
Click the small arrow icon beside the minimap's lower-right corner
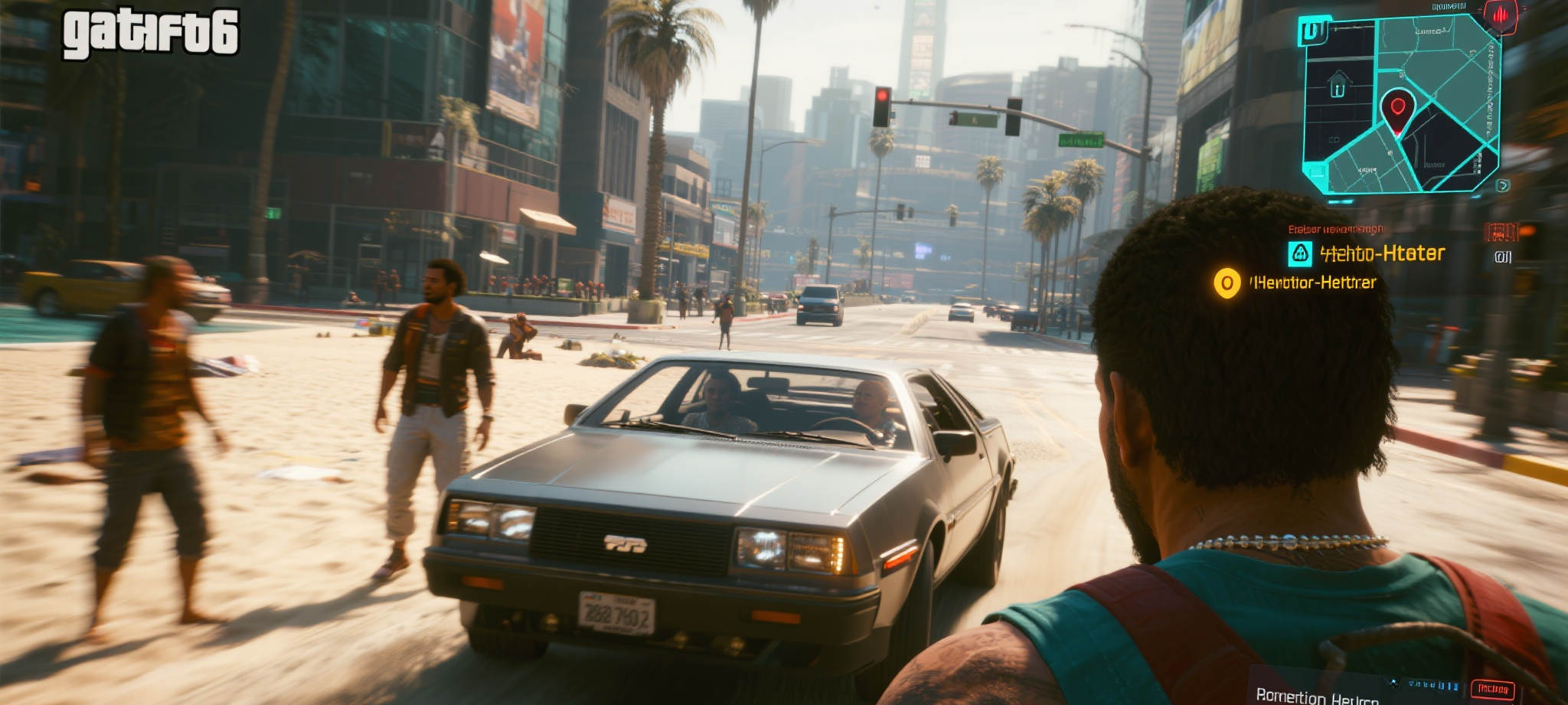click(1503, 185)
